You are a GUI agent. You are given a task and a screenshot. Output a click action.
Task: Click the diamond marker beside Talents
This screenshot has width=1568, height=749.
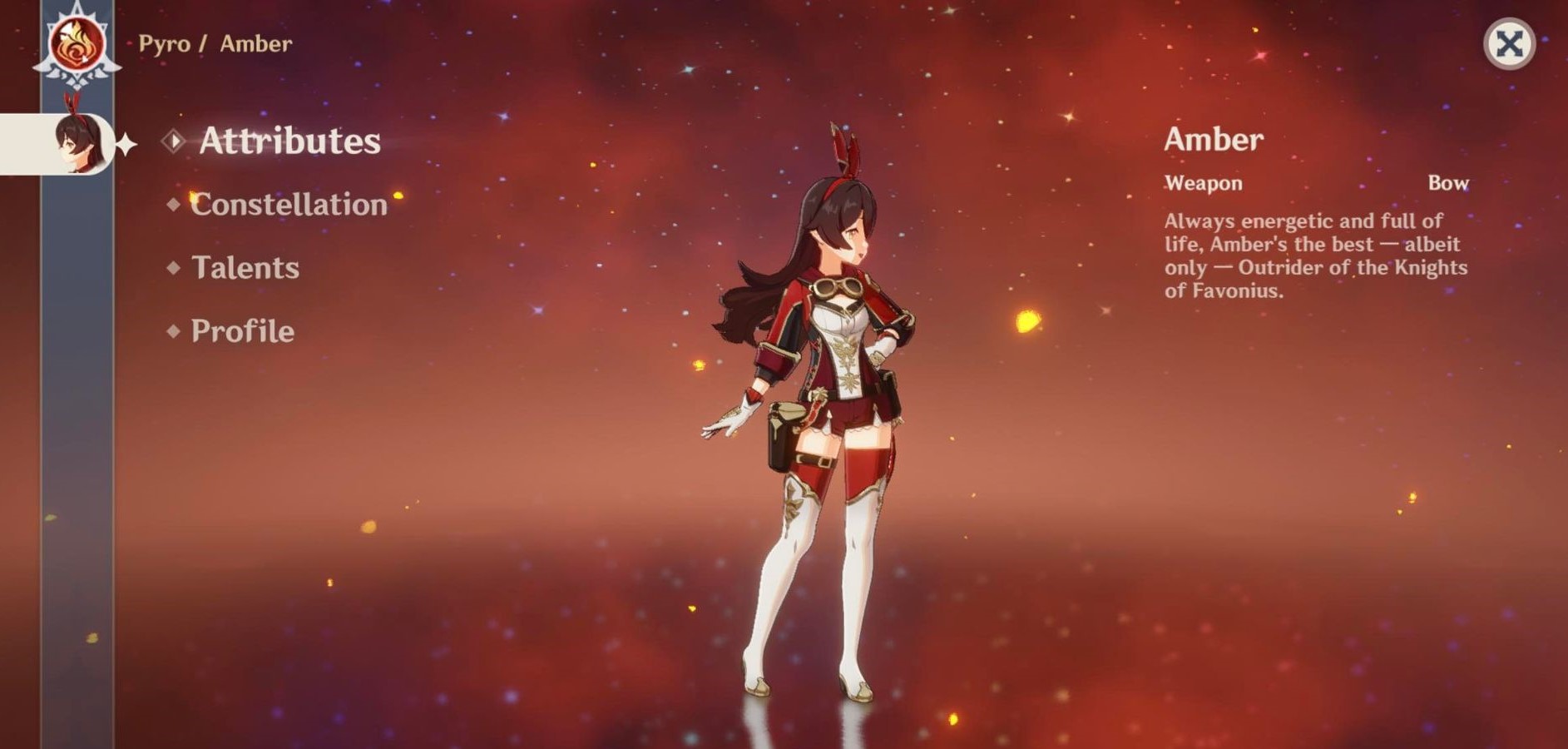pos(174,267)
